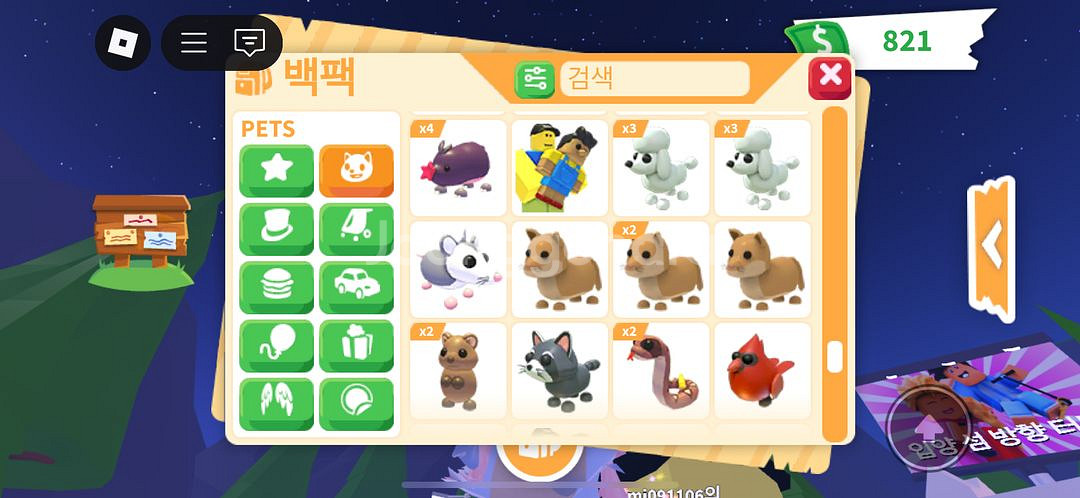Open the gift box category
The image size is (1080, 498).
click(356, 346)
